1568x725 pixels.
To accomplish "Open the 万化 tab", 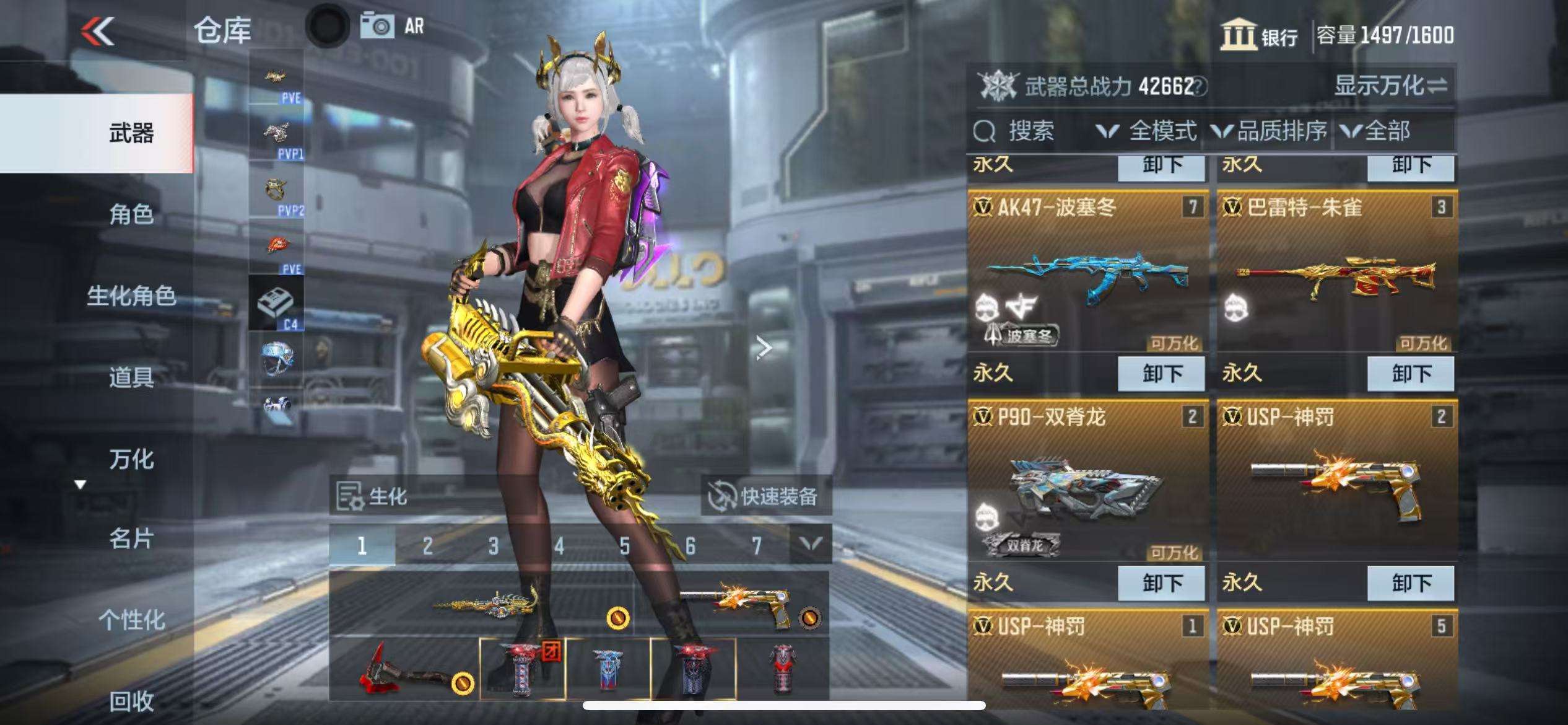I will coord(131,459).
